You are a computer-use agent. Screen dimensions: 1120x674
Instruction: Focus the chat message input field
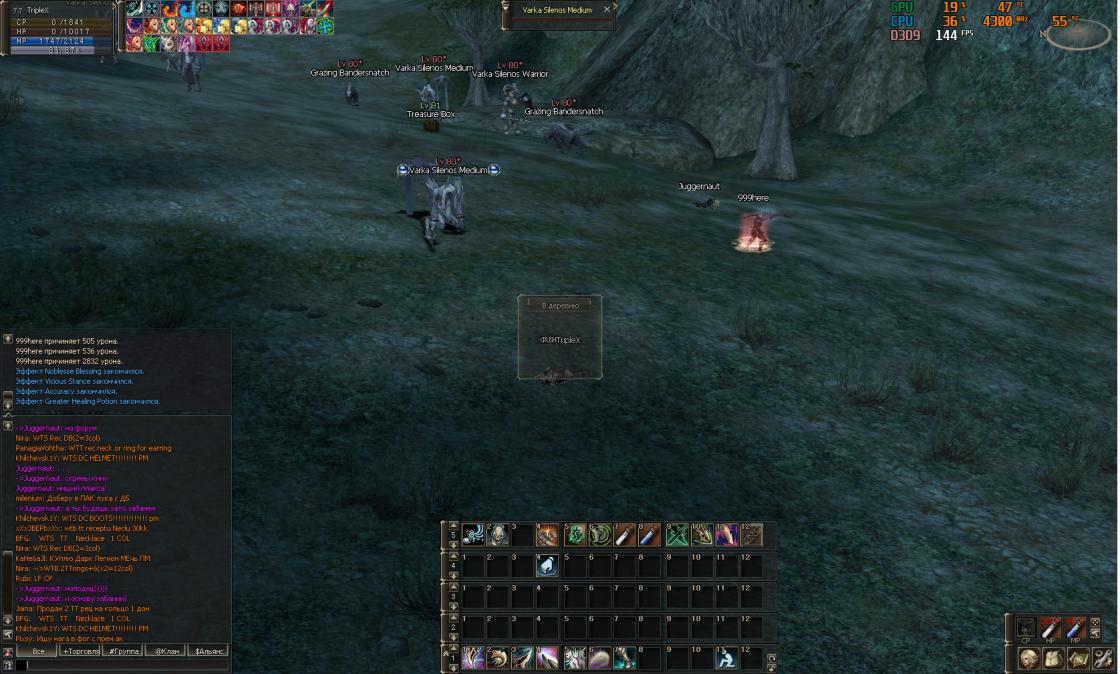(120, 665)
